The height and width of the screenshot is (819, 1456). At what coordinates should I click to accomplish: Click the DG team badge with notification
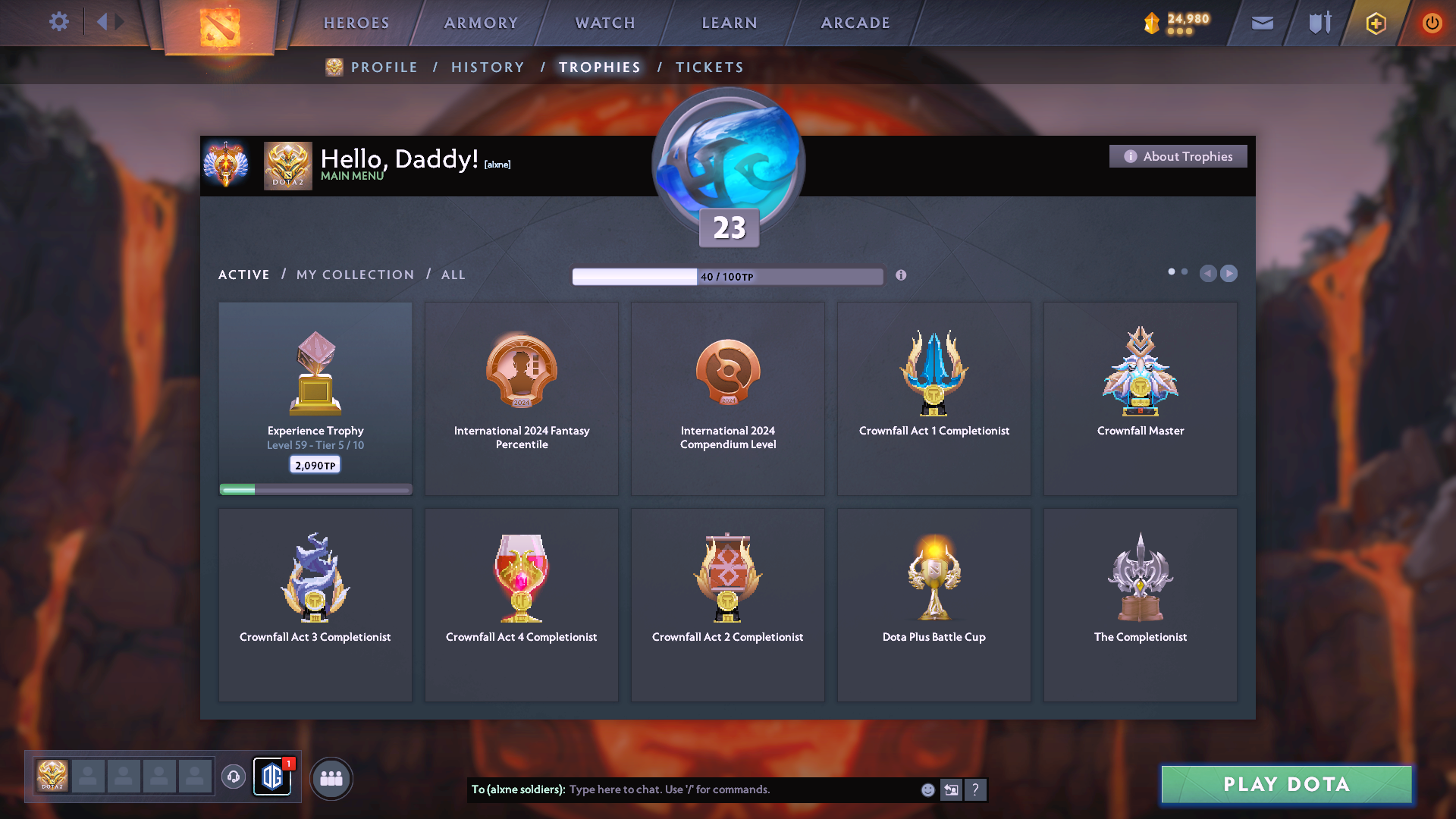272,777
